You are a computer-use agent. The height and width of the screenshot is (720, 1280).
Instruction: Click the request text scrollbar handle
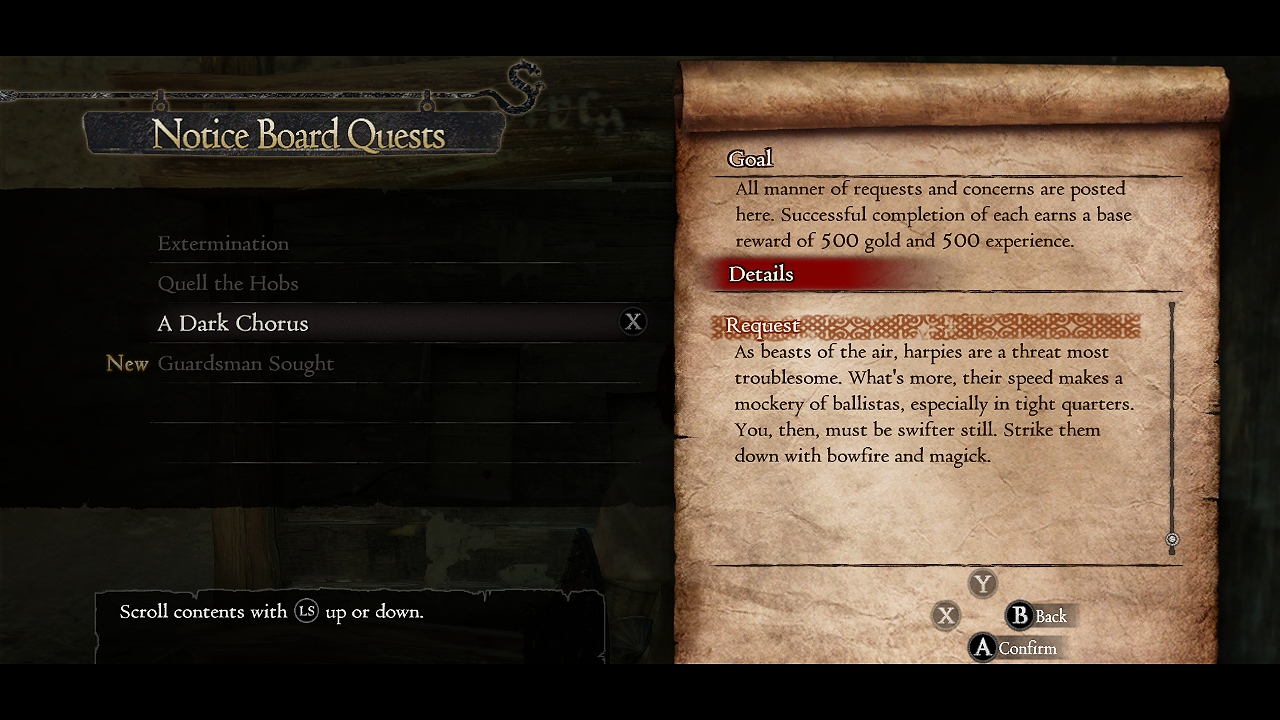[1172, 540]
